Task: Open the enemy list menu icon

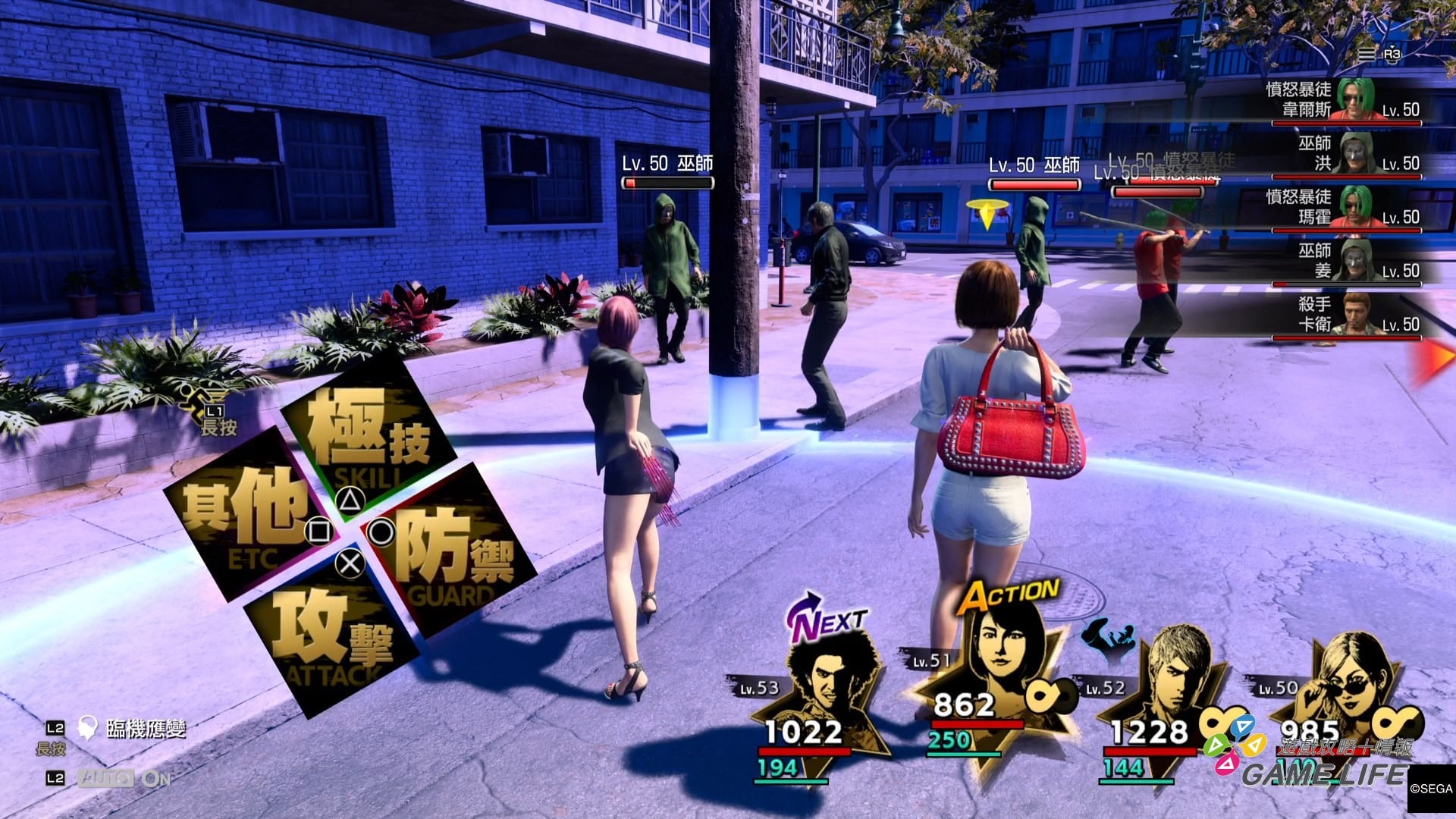Action: (1366, 54)
